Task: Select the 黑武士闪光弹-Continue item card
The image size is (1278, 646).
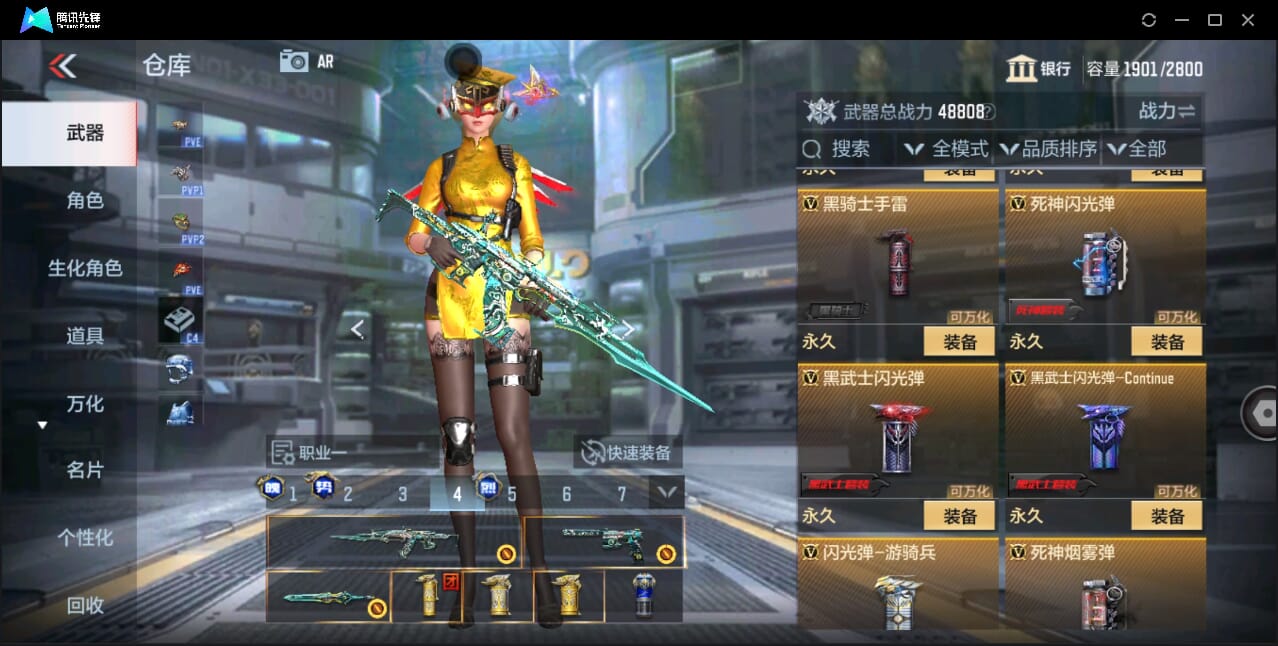Action: (x=1105, y=430)
